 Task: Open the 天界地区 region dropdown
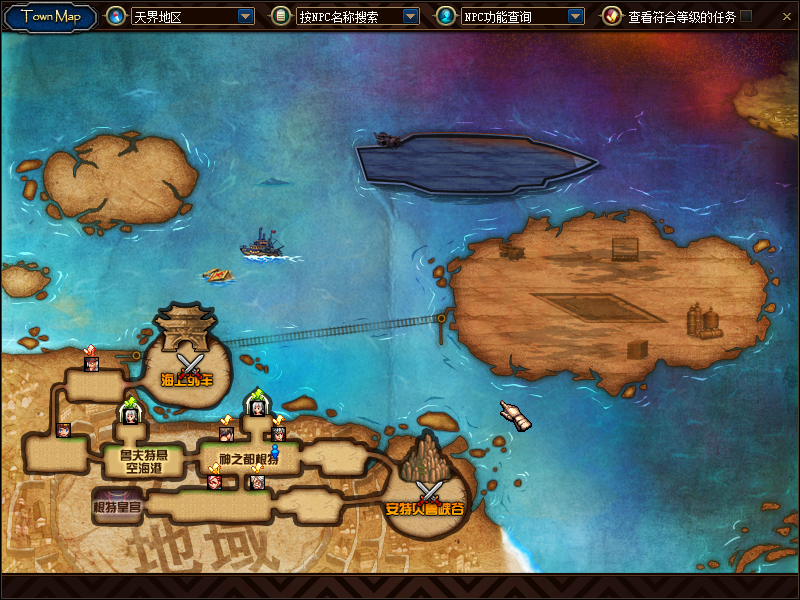246,17
